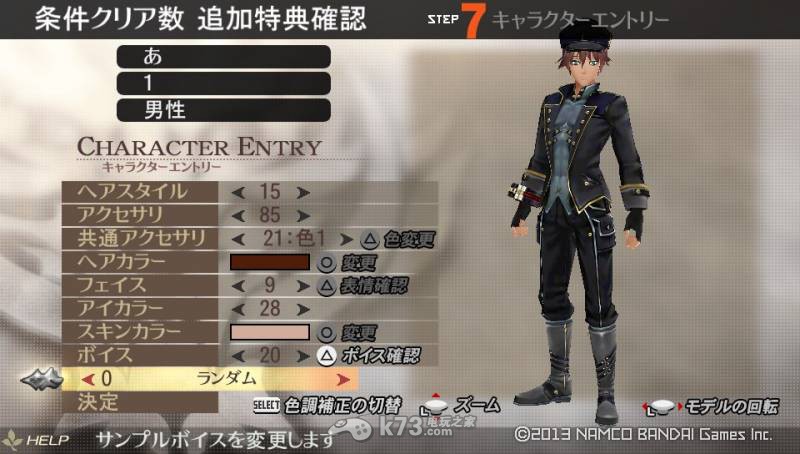Choose the フェイス row
The width and height of the screenshot is (800, 454).
point(138,285)
